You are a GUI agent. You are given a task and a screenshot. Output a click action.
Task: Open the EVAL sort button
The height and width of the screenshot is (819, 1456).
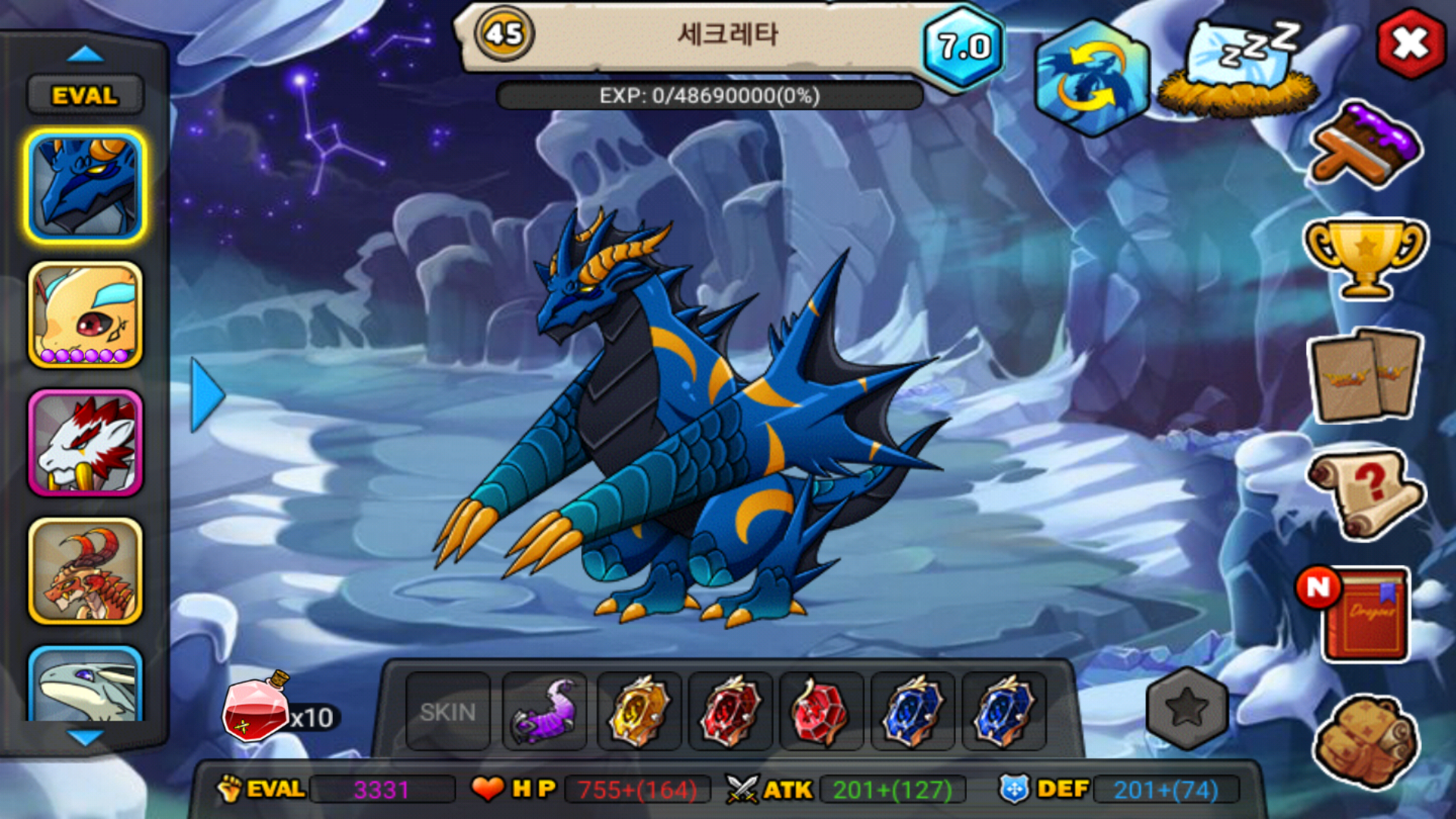pos(85,96)
